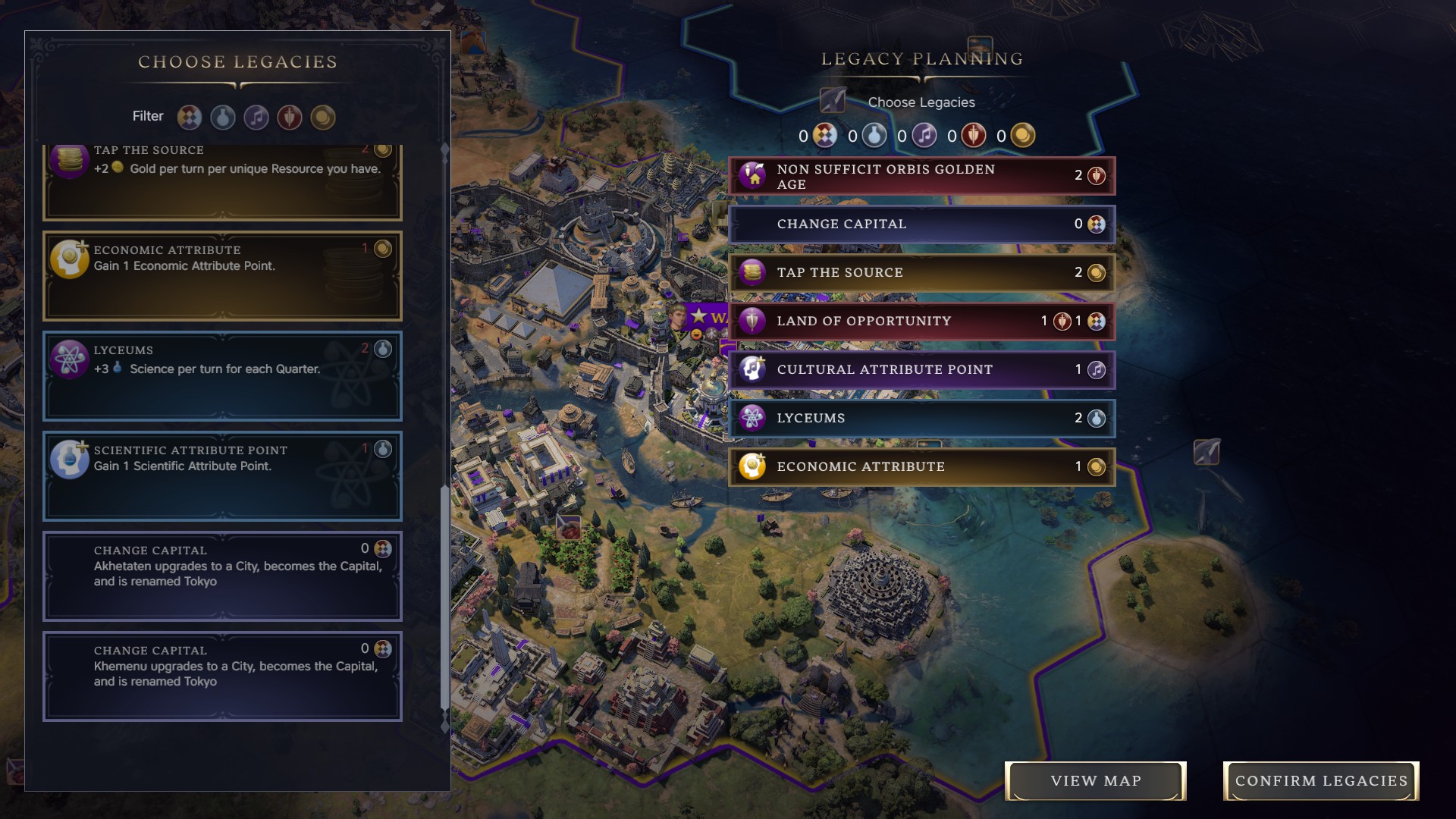This screenshot has width=1456, height=819.
Task: Select the Lyceums legacy card
Action: tap(222, 377)
